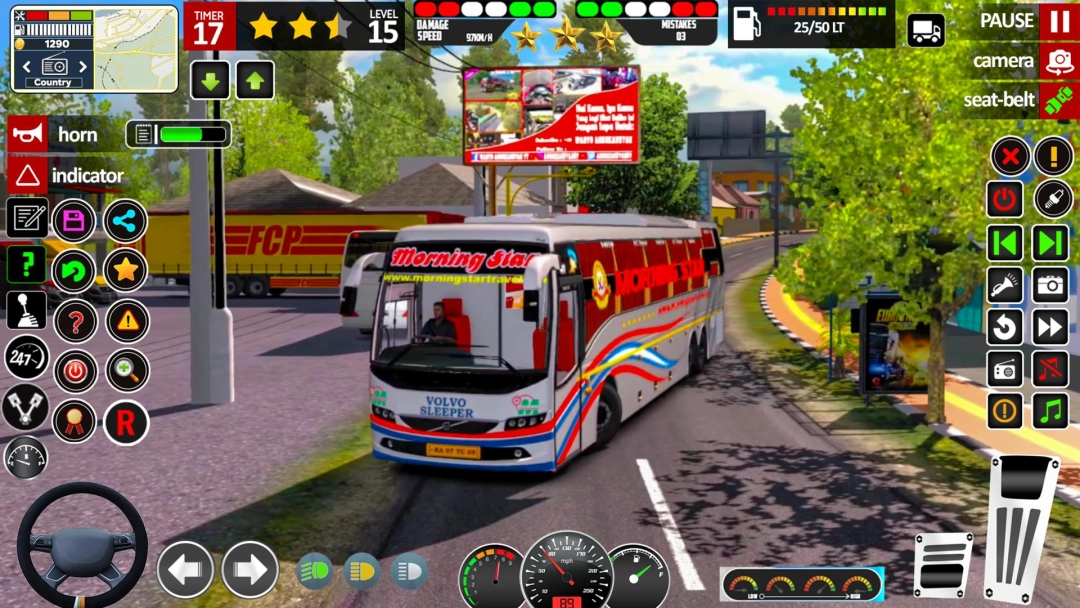
Task: Click the green down arrow button
Action: 210,80
